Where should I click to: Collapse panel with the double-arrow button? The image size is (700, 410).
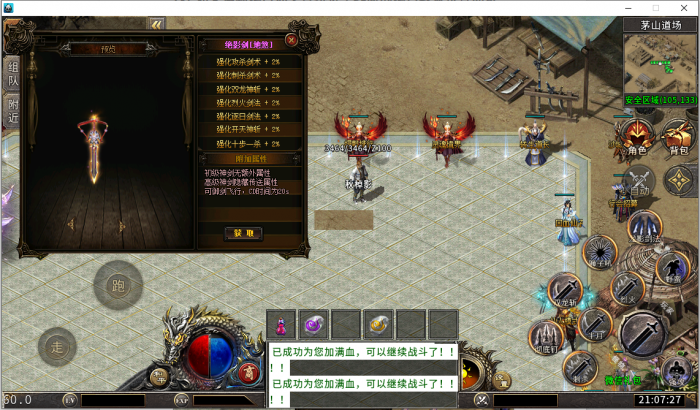[x=157, y=23]
